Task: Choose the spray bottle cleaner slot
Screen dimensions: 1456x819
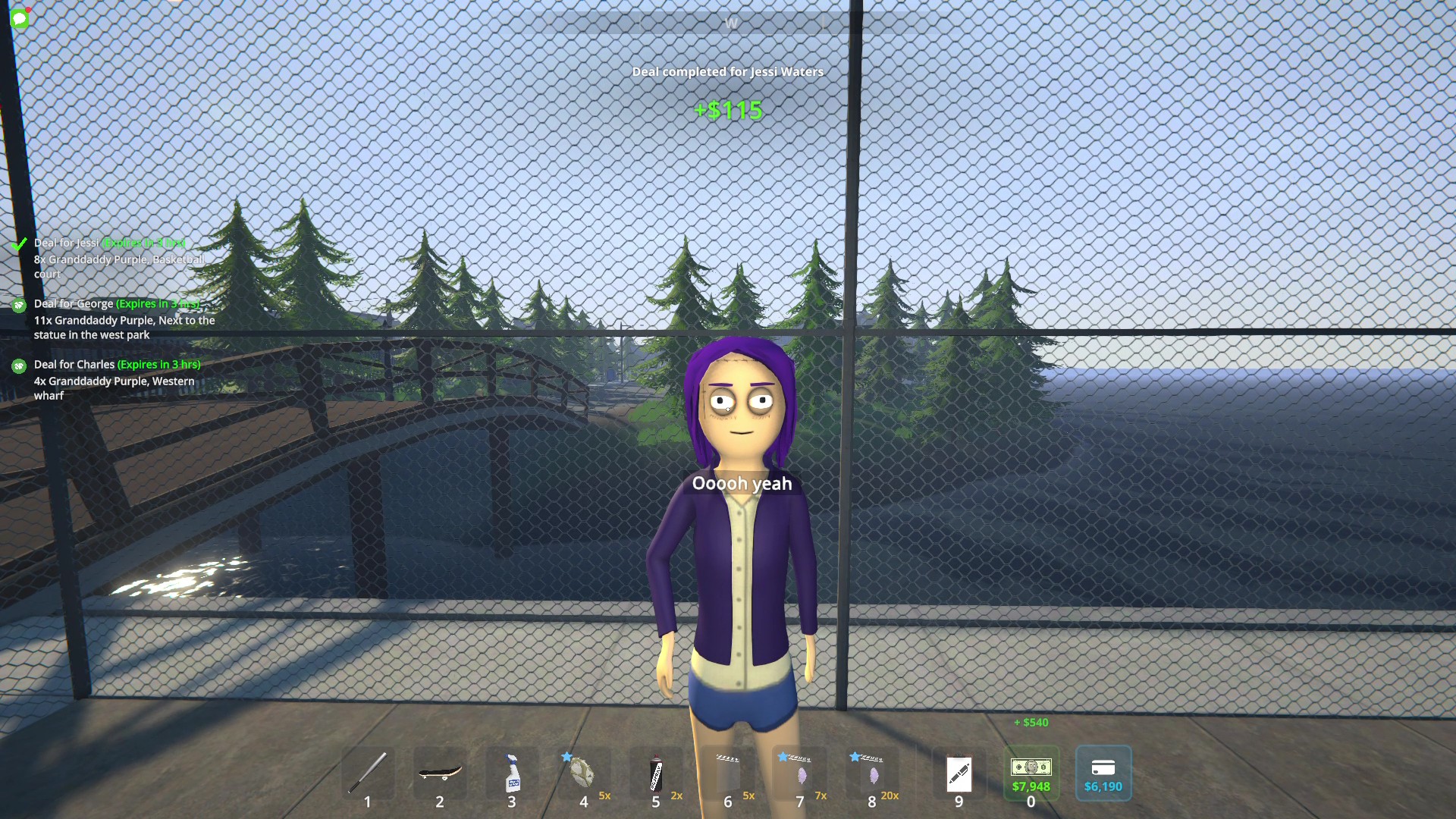Action: tap(512, 773)
